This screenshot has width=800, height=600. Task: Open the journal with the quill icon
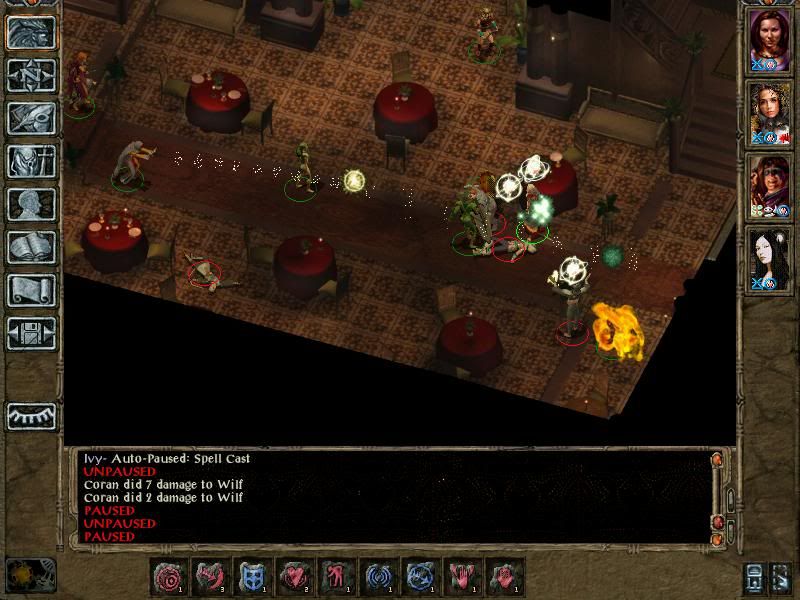coord(31,118)
